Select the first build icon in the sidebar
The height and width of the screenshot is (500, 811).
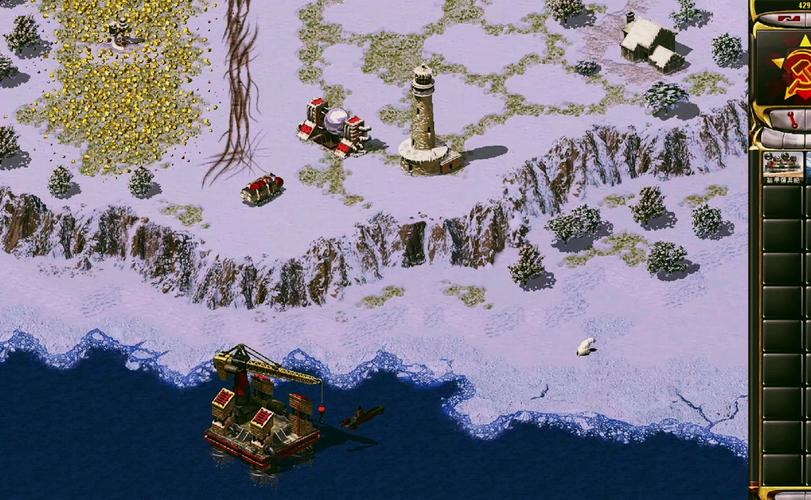pyautogui.click(x=783, y=166)
